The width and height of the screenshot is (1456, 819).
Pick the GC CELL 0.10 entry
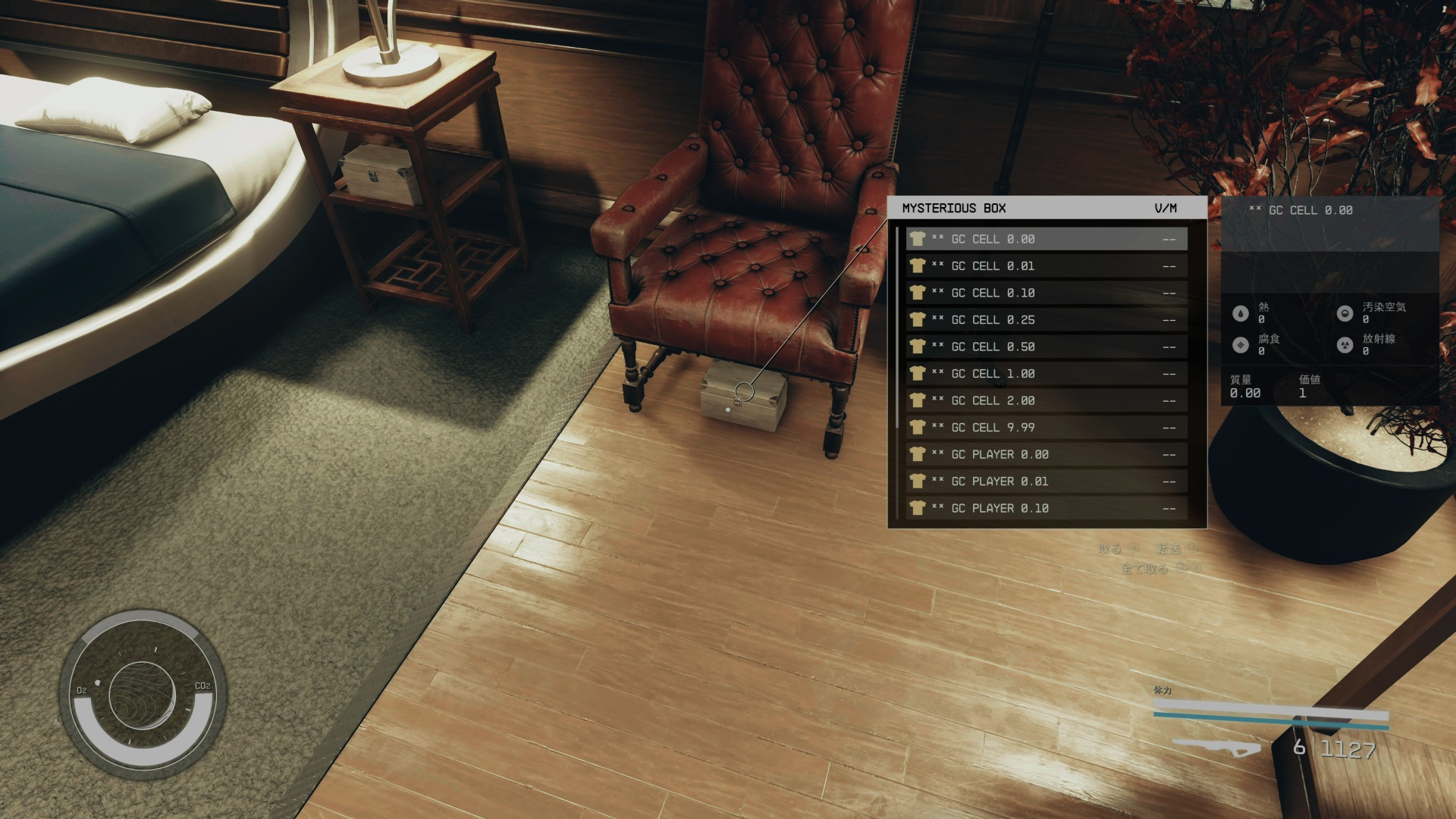(1046, 293)
